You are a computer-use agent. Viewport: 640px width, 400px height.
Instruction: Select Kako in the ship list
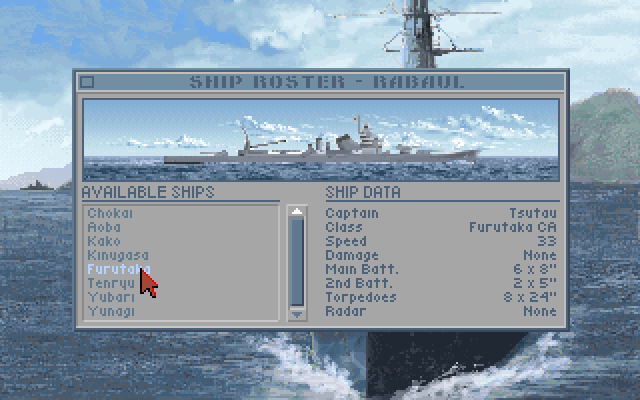tap(104, 241)
